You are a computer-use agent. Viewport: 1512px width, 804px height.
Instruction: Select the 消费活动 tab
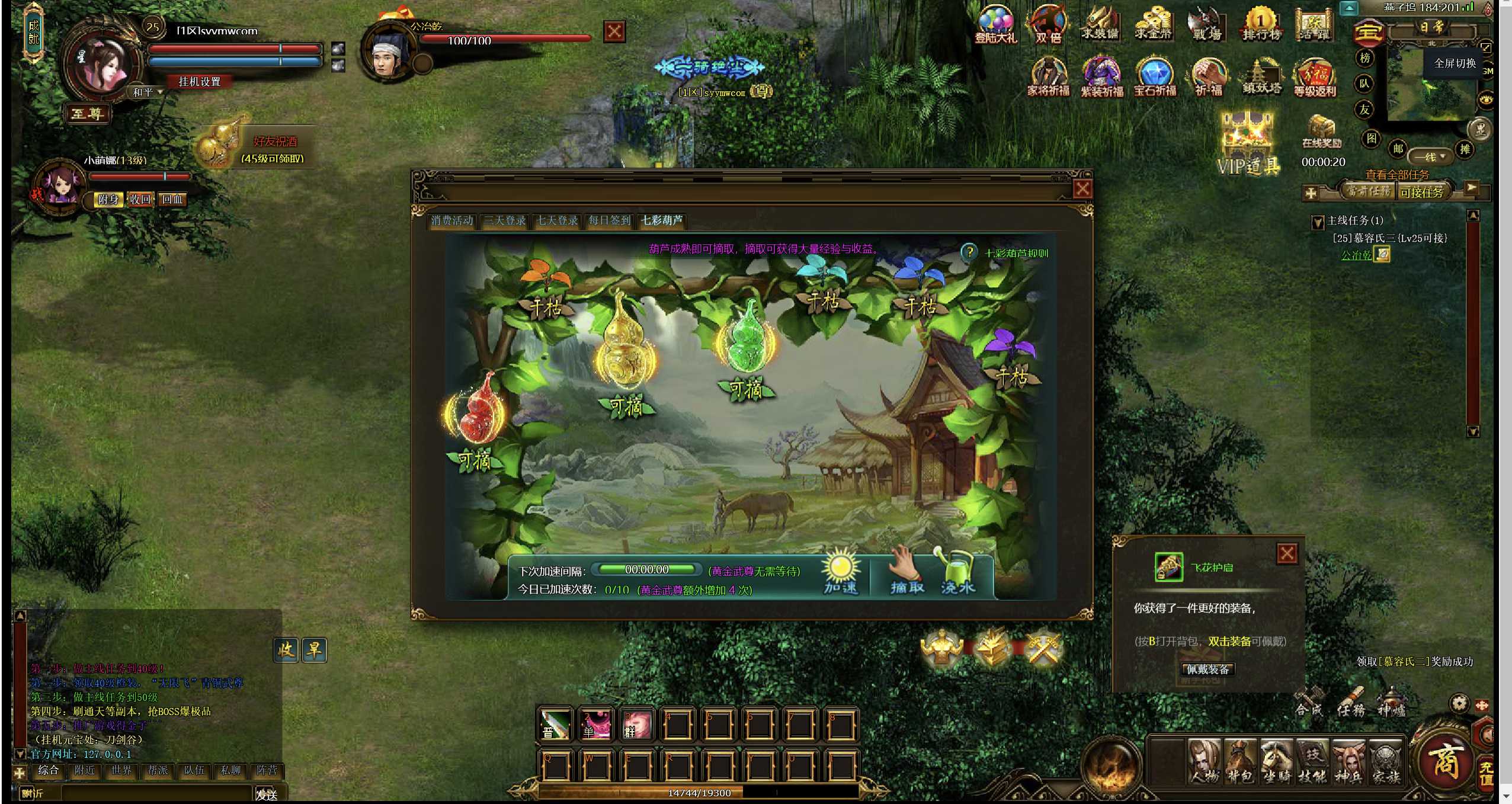(x=452, y=220)
